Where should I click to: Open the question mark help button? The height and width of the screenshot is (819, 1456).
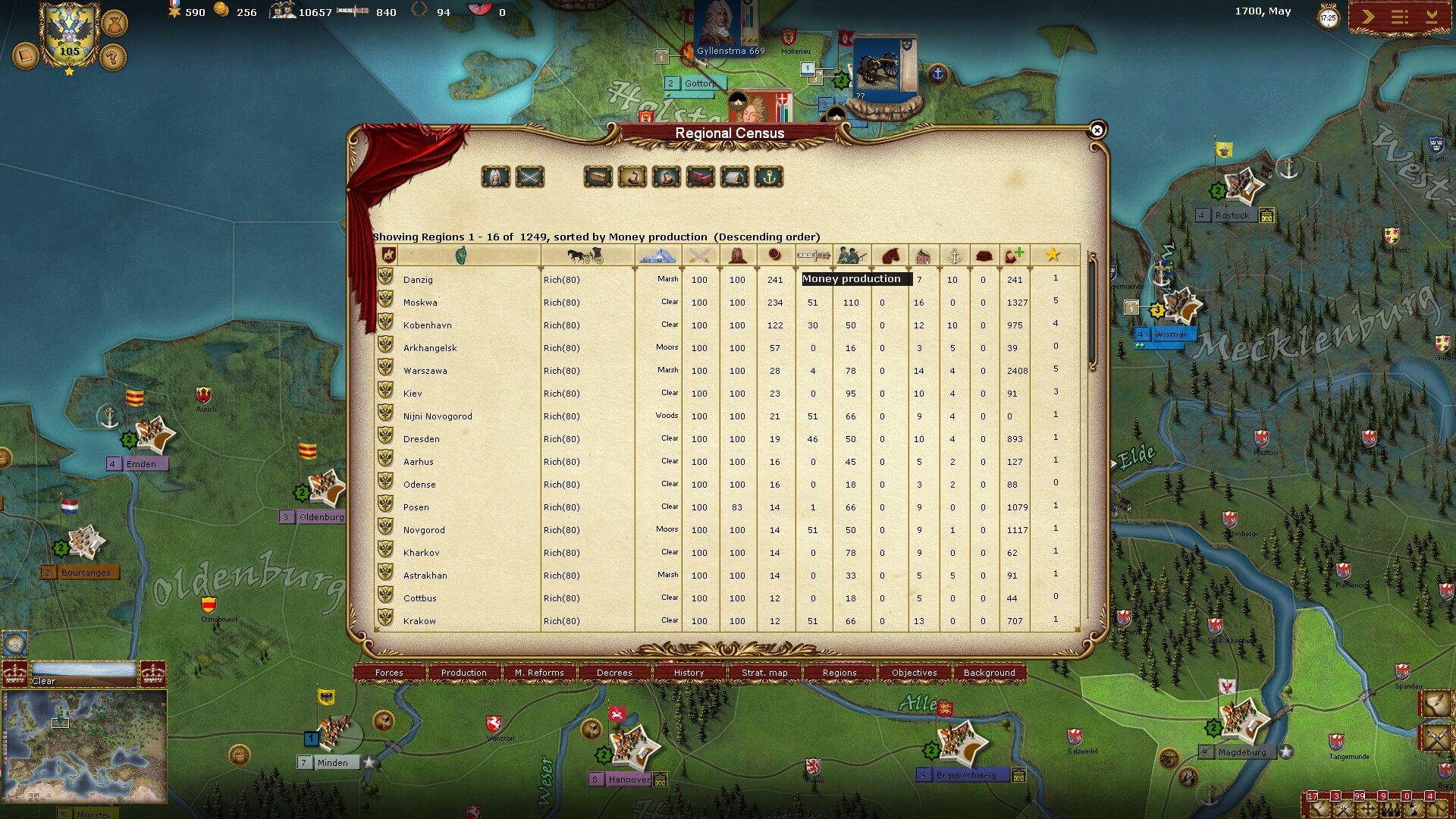(x=112, y=57)
